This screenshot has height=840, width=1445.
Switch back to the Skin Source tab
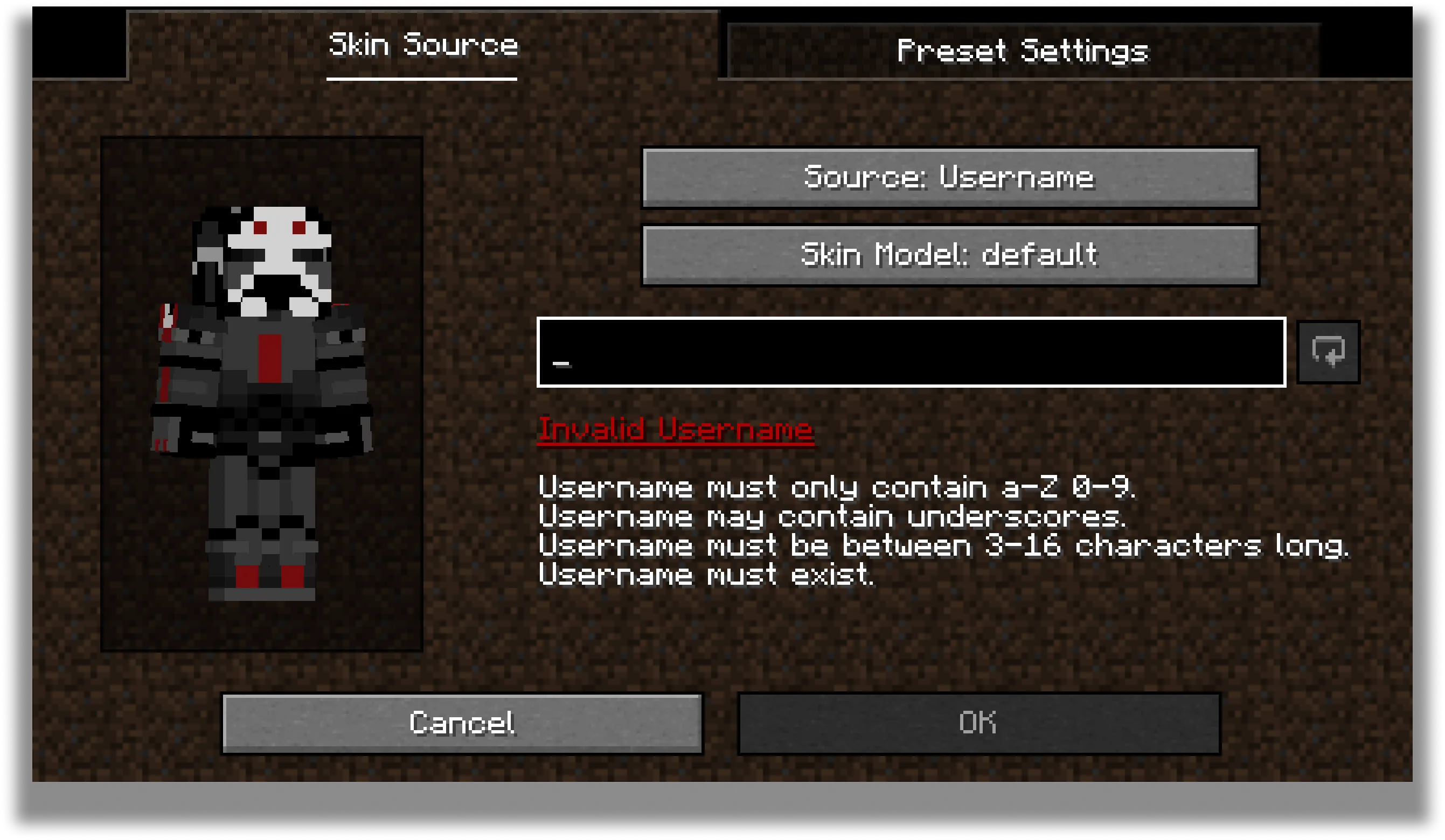tap(422, 47)
